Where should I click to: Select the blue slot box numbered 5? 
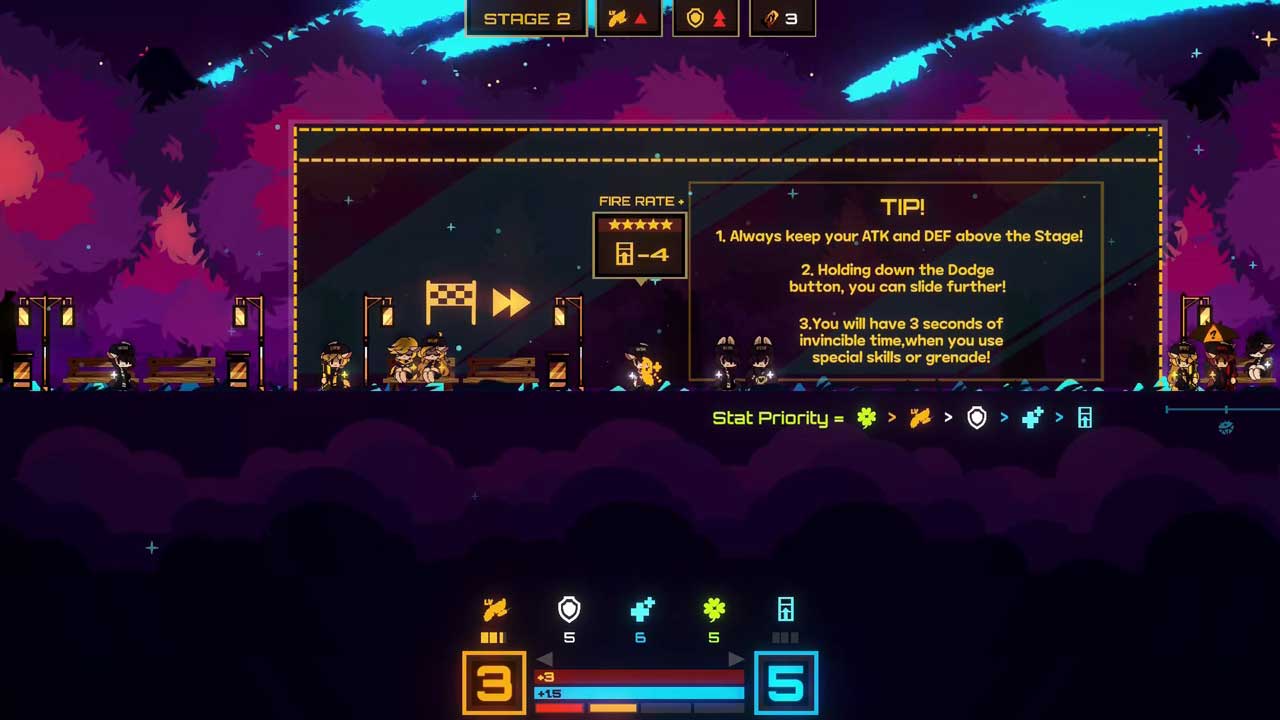pos(786,683)
